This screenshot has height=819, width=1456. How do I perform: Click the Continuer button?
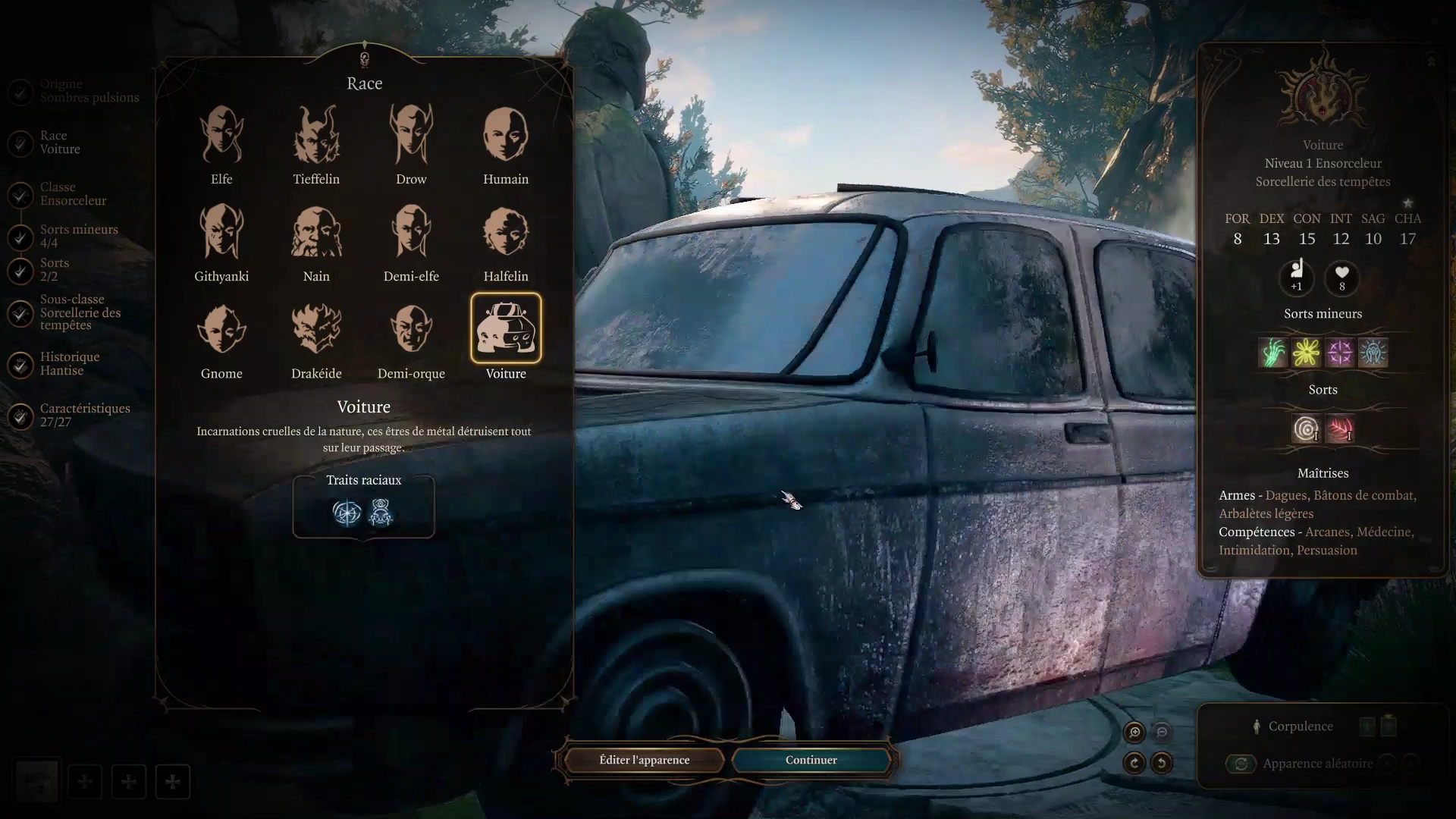point(811,760)
